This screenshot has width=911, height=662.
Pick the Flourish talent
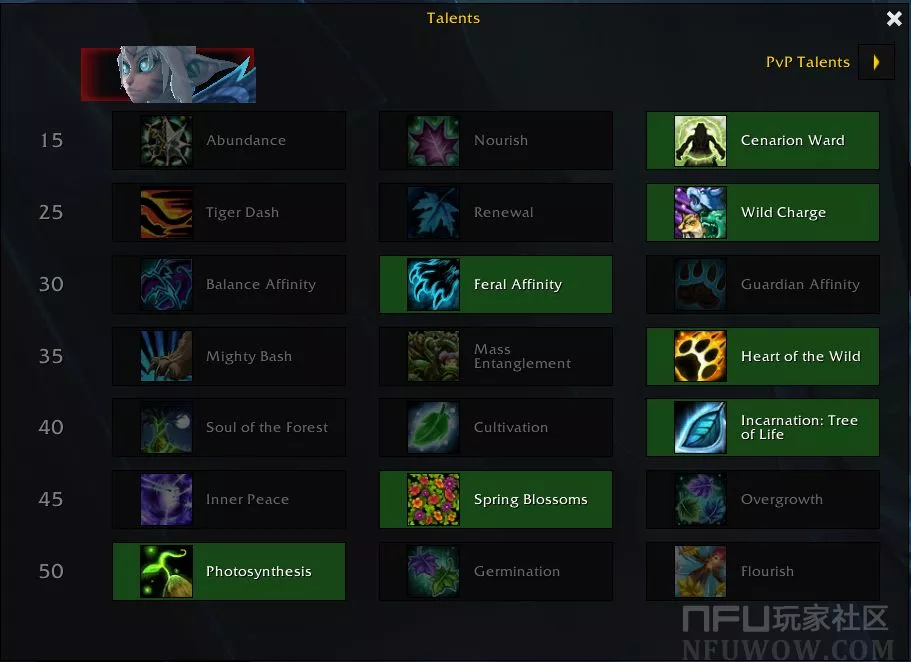763,571
